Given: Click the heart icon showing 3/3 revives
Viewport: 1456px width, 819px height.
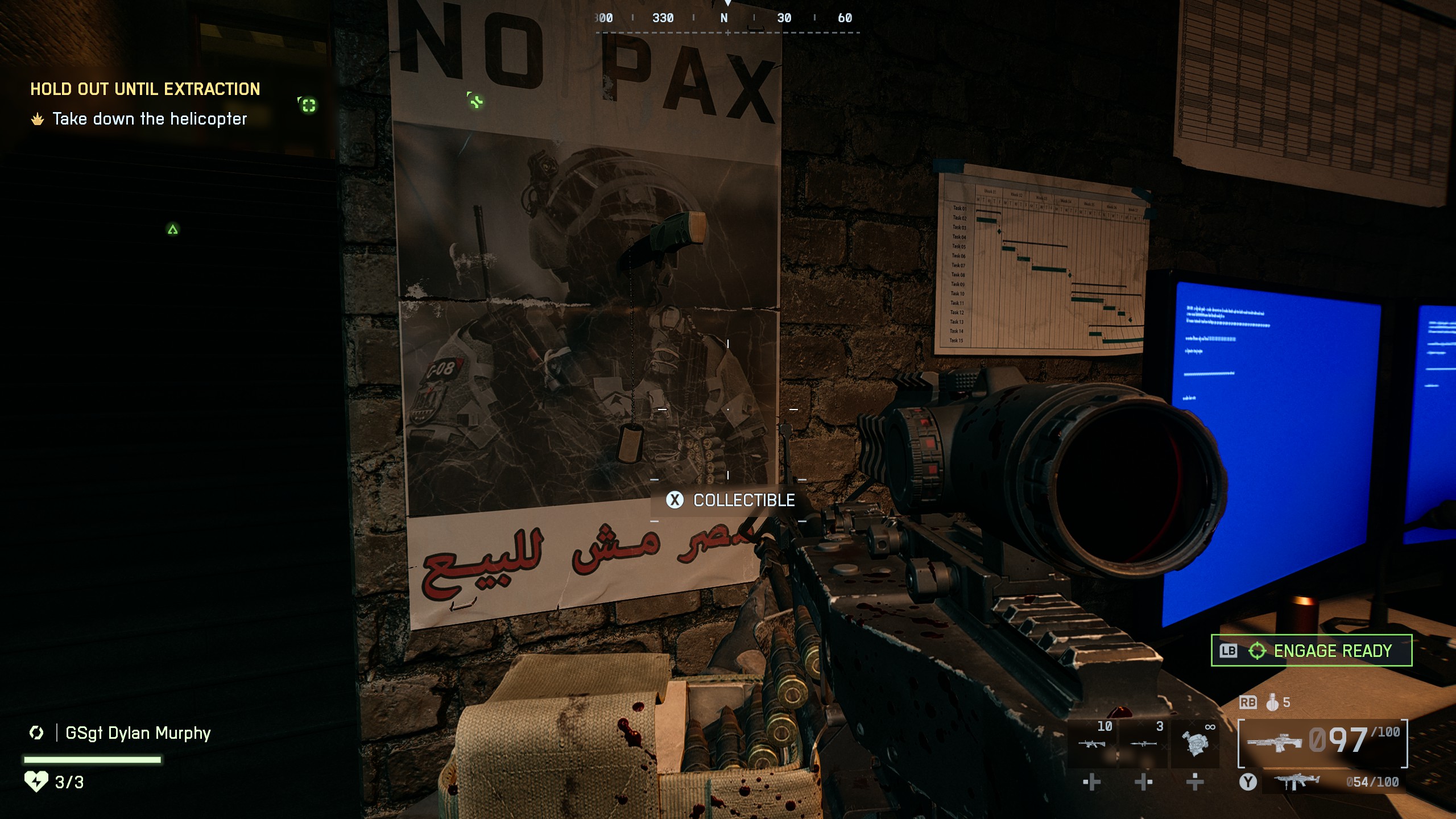Looking at the screenshot, I should click(x=35, y=783).
